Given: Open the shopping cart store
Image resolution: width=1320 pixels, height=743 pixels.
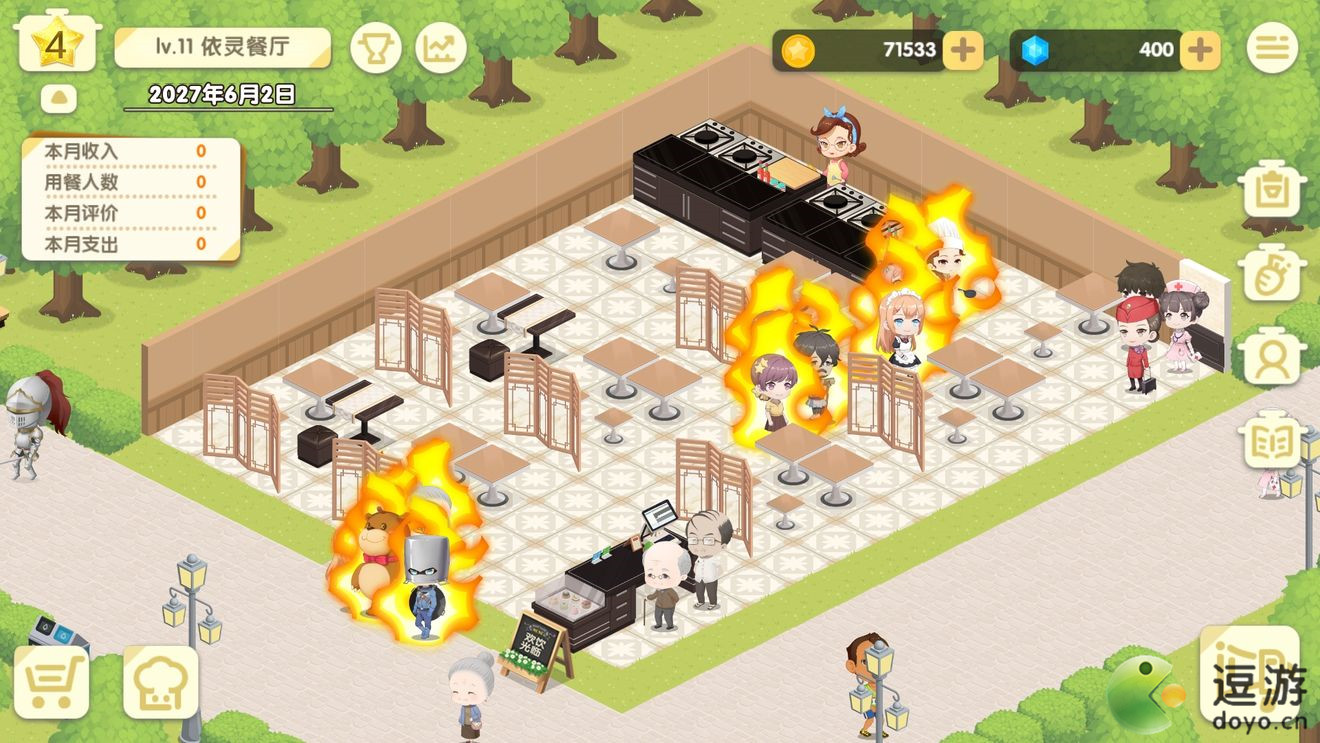Looking at the screenshot, I should (x=51, y=682).
